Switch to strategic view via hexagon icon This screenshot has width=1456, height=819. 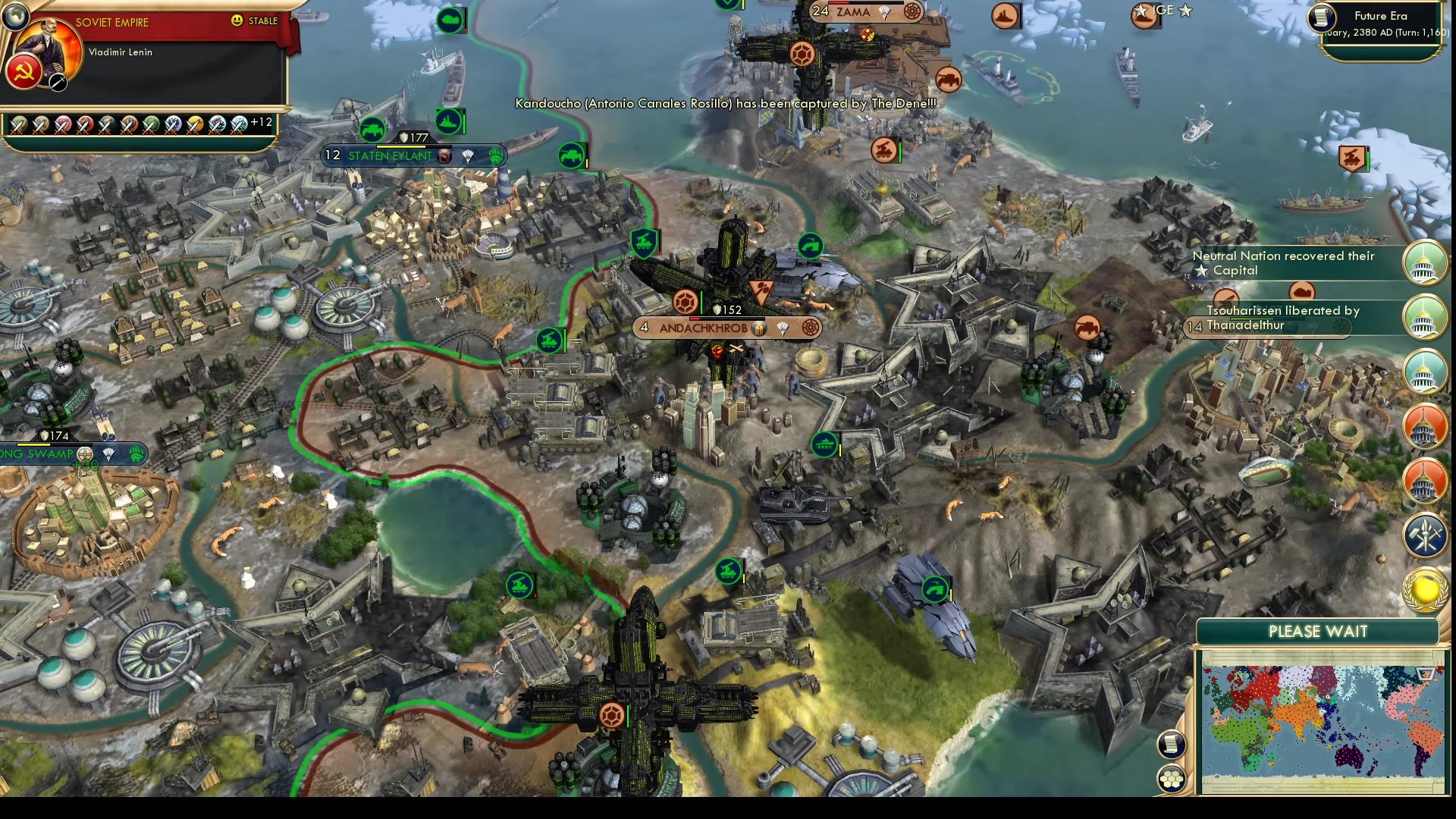1172,777
